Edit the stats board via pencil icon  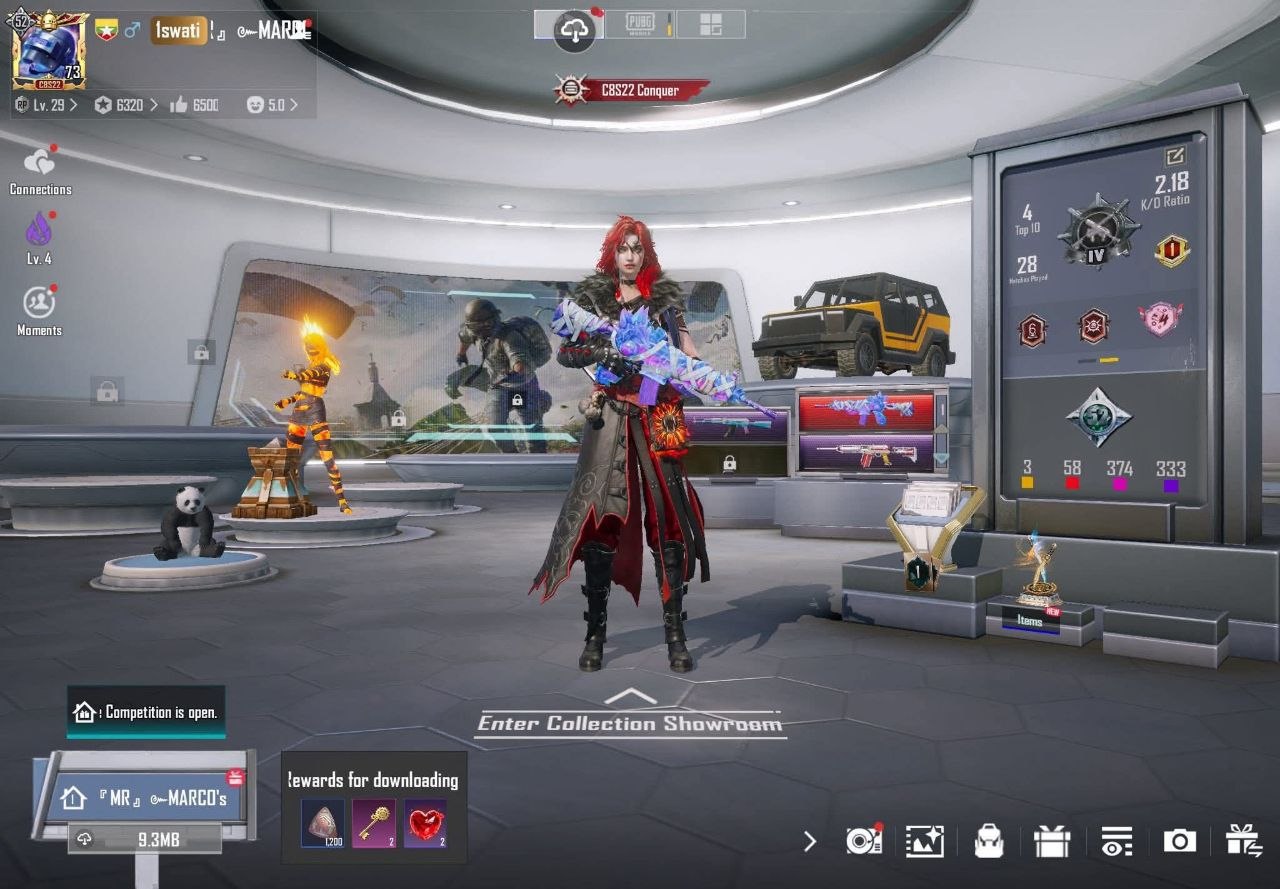tap(1174, 156)
